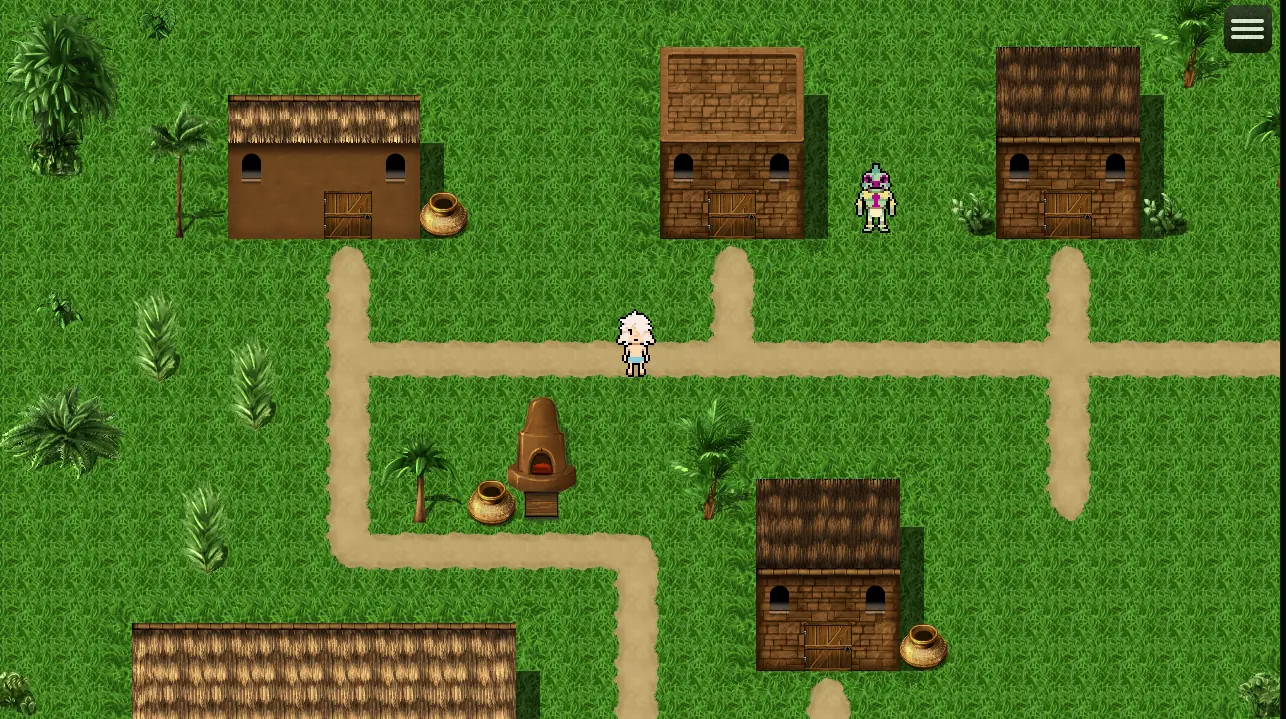The height and width of the screenshot is (719, 1286).
Task: Open the hamburger menu button
Action: coord(1247,29)
